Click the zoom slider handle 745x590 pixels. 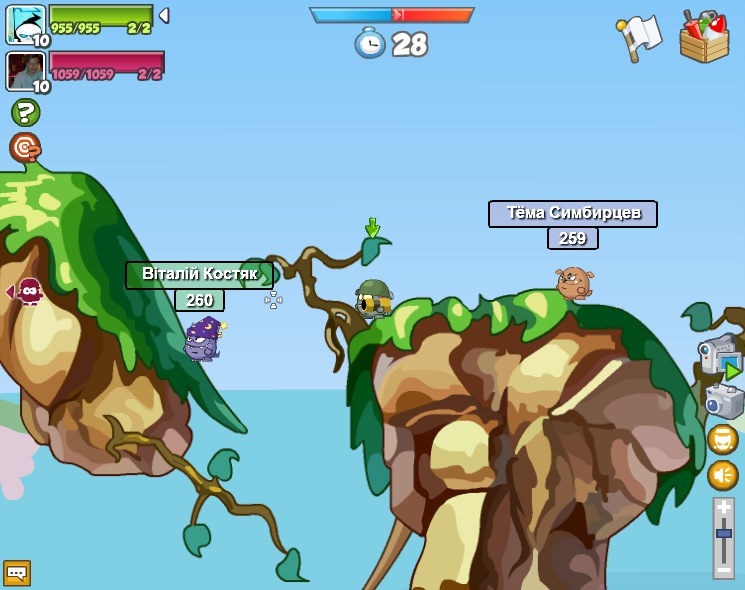pyautogui.click(x=723, y=535)
